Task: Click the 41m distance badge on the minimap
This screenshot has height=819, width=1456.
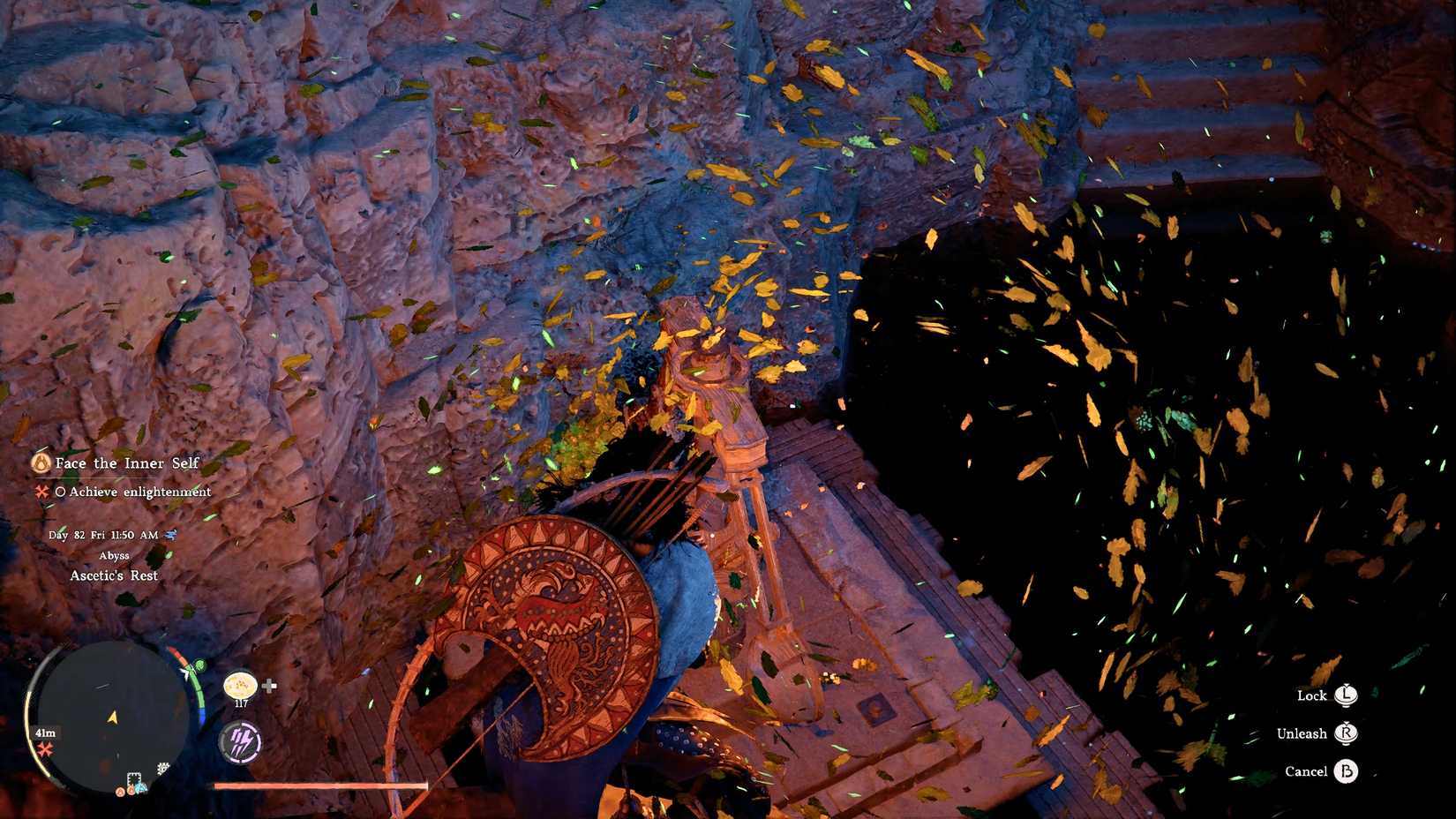Action: click(x=45, y=733)
